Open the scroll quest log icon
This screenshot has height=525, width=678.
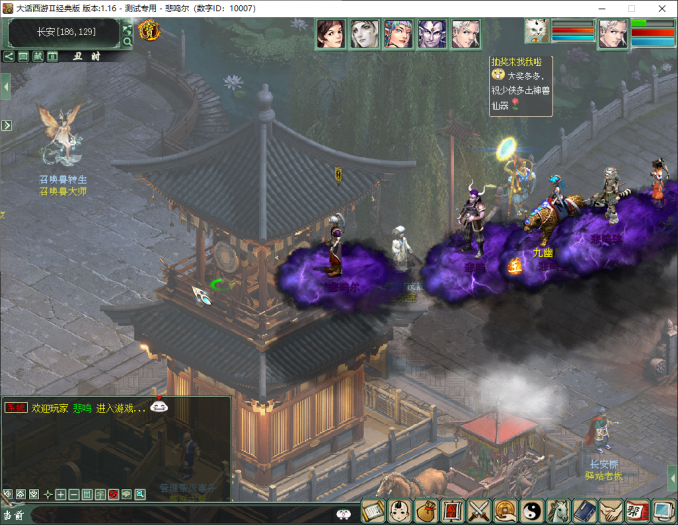tap(374, 511)
